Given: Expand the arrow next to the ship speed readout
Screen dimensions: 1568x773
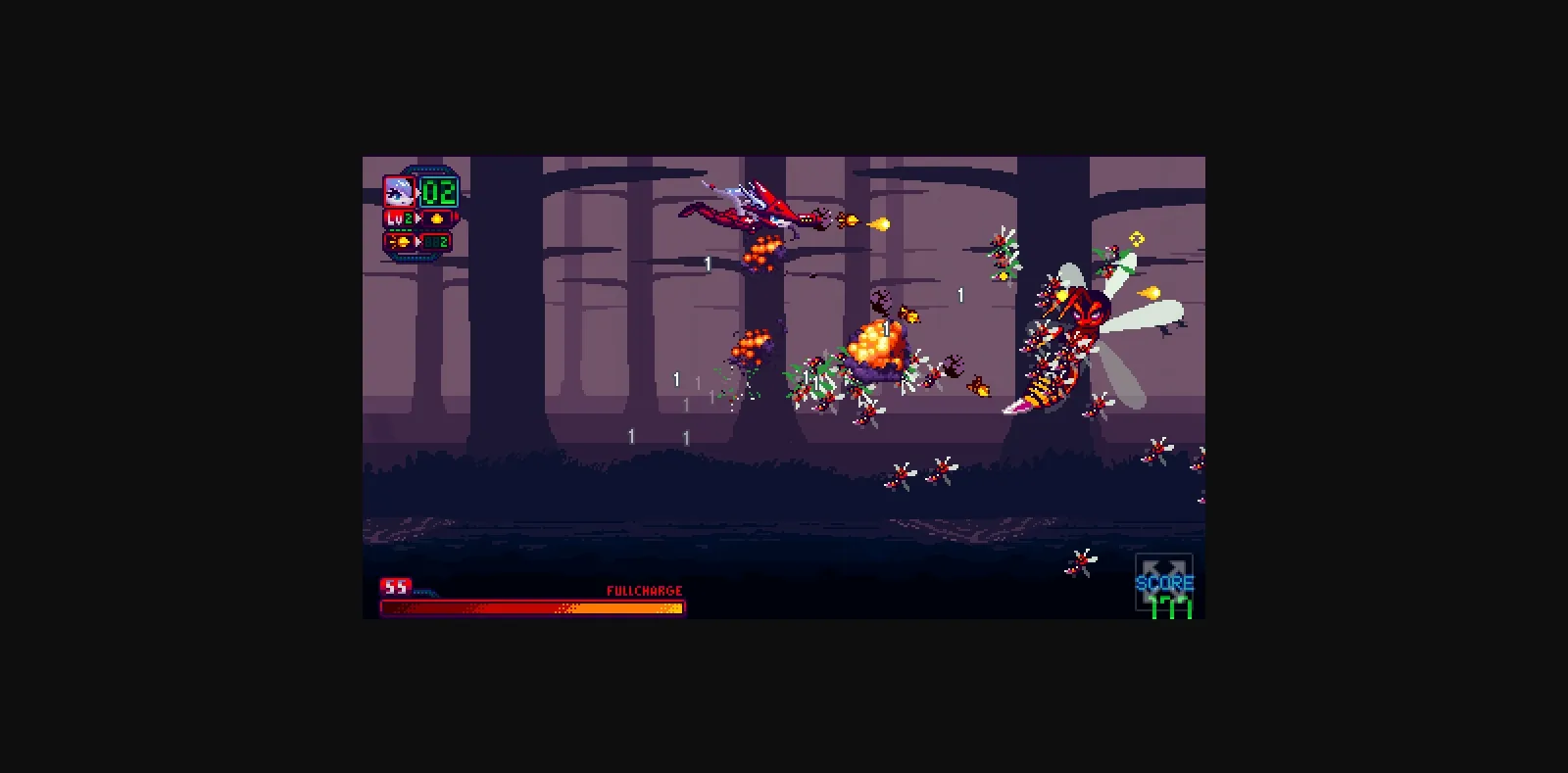Looking at the screenshot, I should click(x=417, y=240).
